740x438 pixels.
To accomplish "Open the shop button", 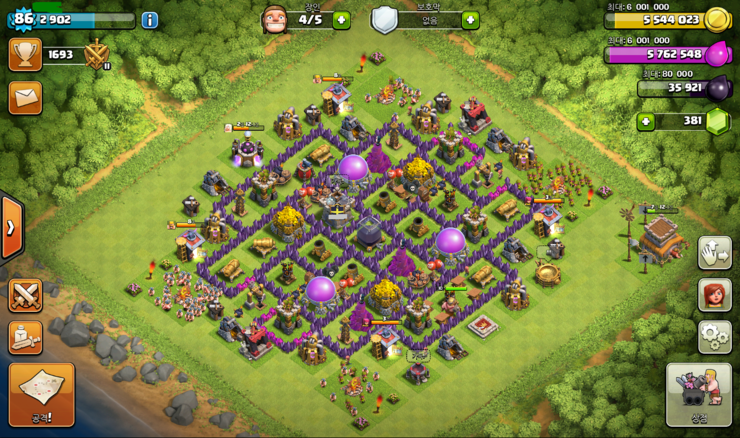I will (698, 394).
